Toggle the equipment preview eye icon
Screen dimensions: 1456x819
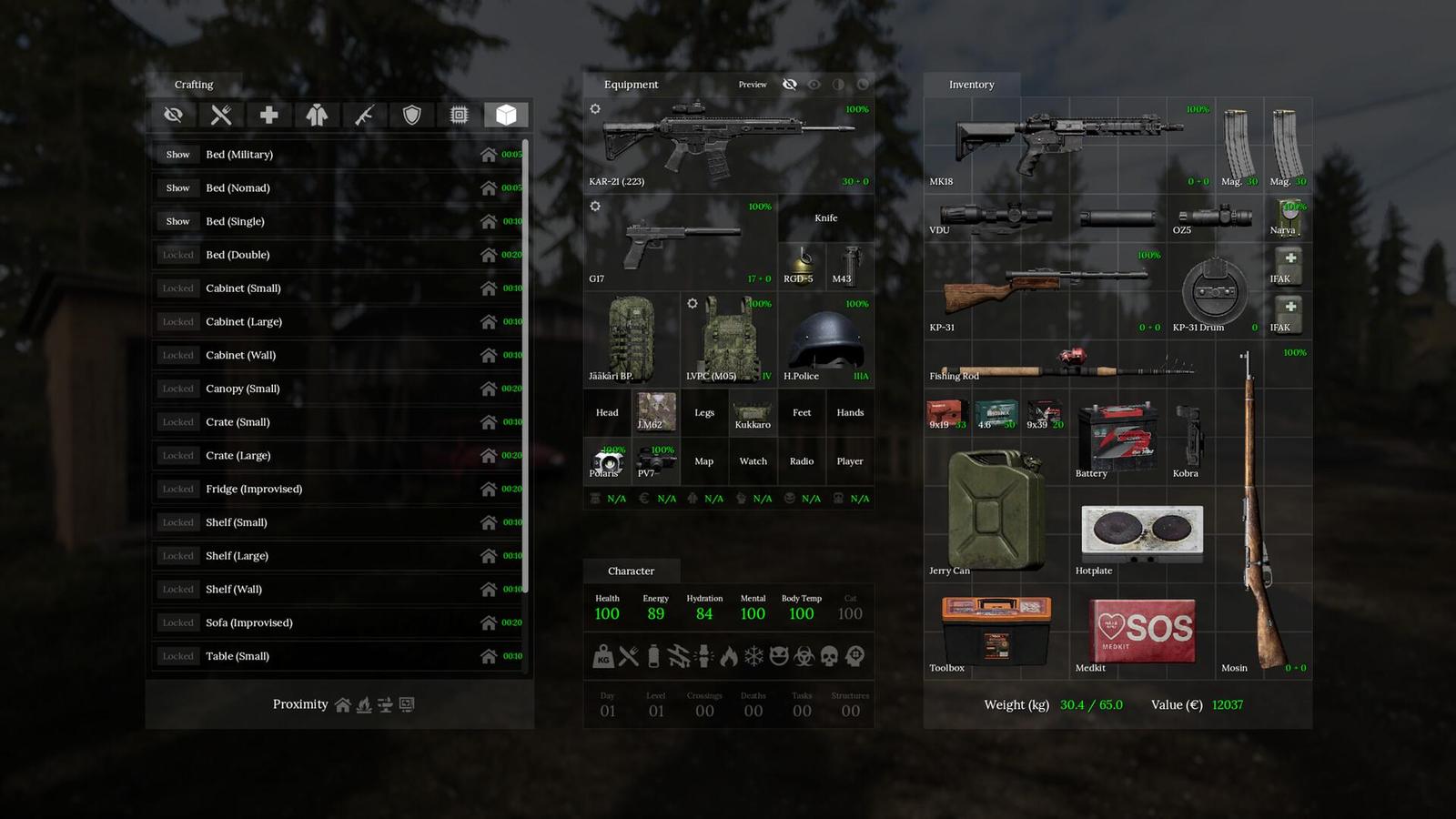tap(790, 85)
